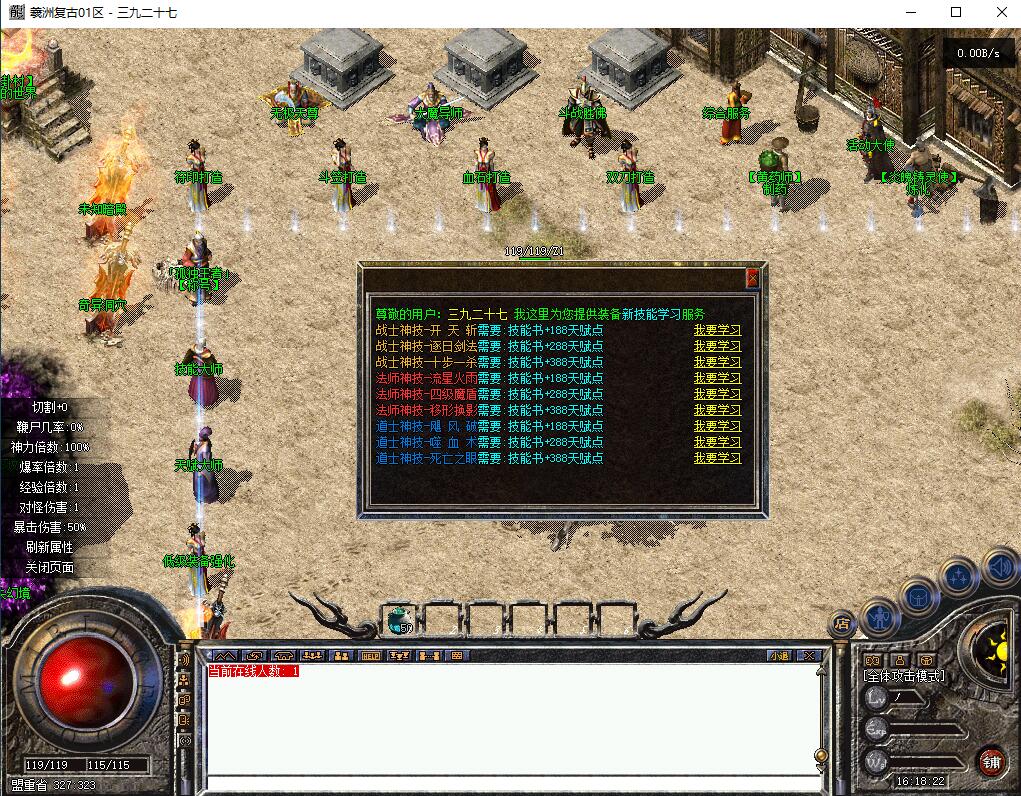This screenshot has height=796, width=1021.
Task: Maximize the game window
Action: (955, 13)
